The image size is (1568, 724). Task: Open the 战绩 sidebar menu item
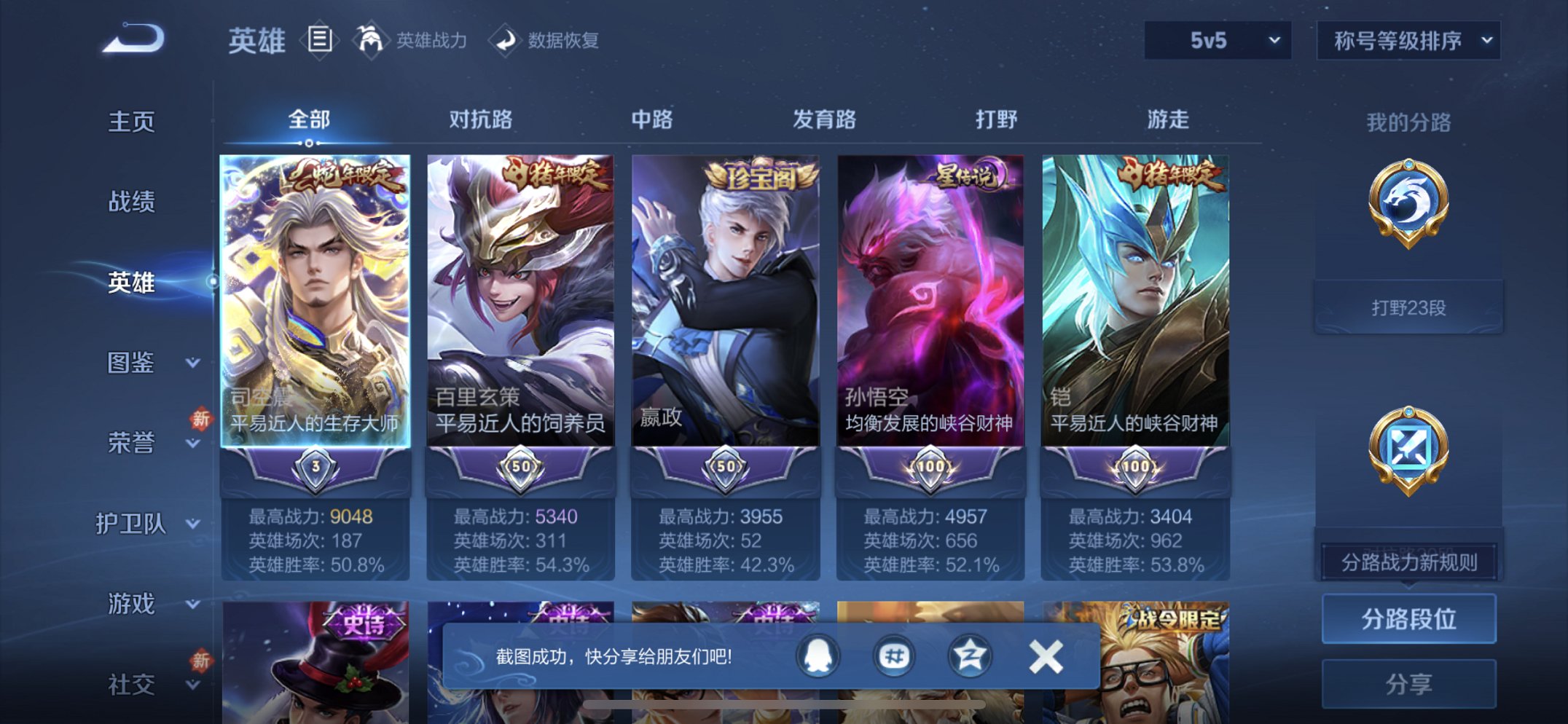pos(134,202)
